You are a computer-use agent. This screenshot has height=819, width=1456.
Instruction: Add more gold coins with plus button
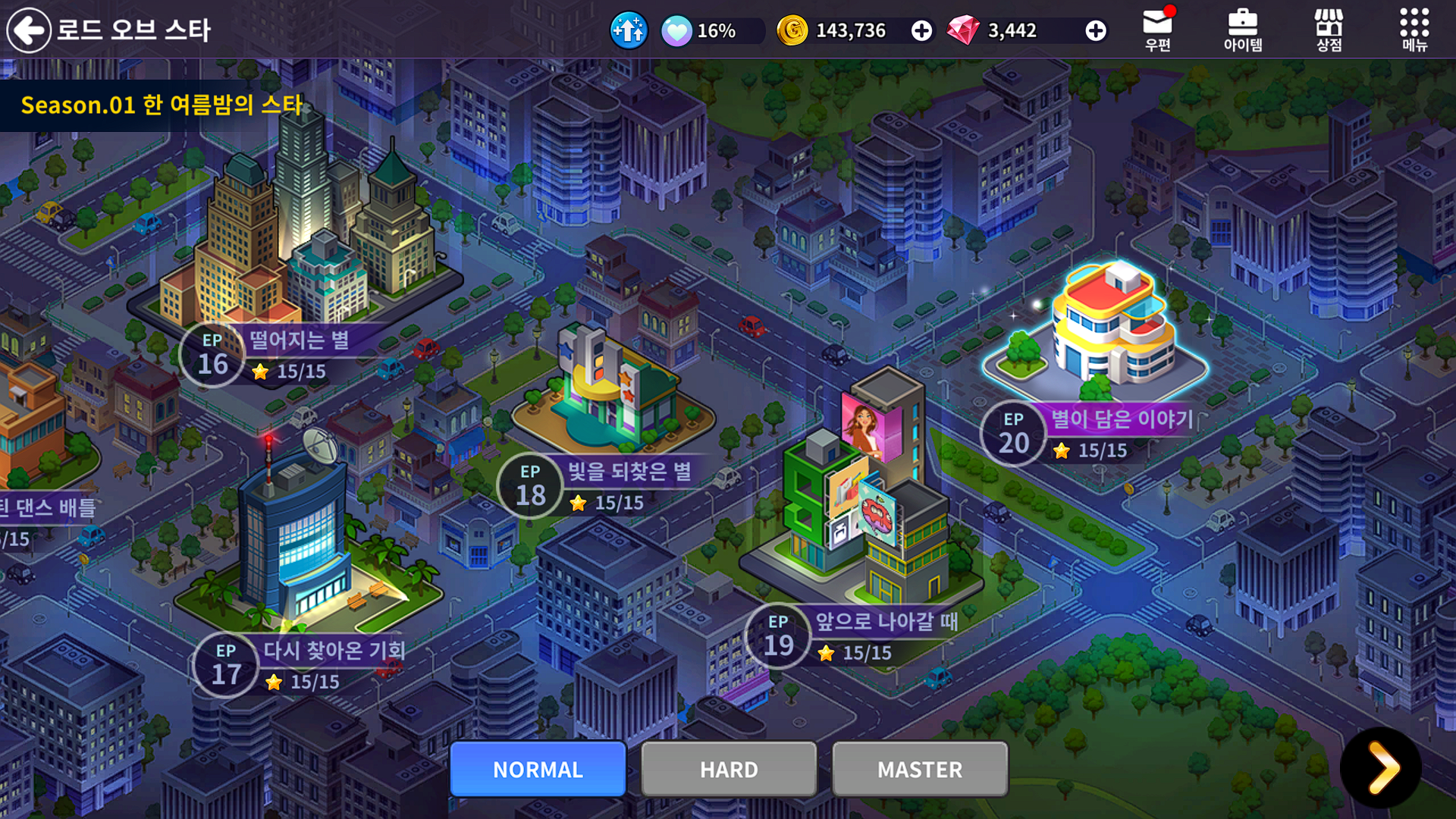click(921, 30)
